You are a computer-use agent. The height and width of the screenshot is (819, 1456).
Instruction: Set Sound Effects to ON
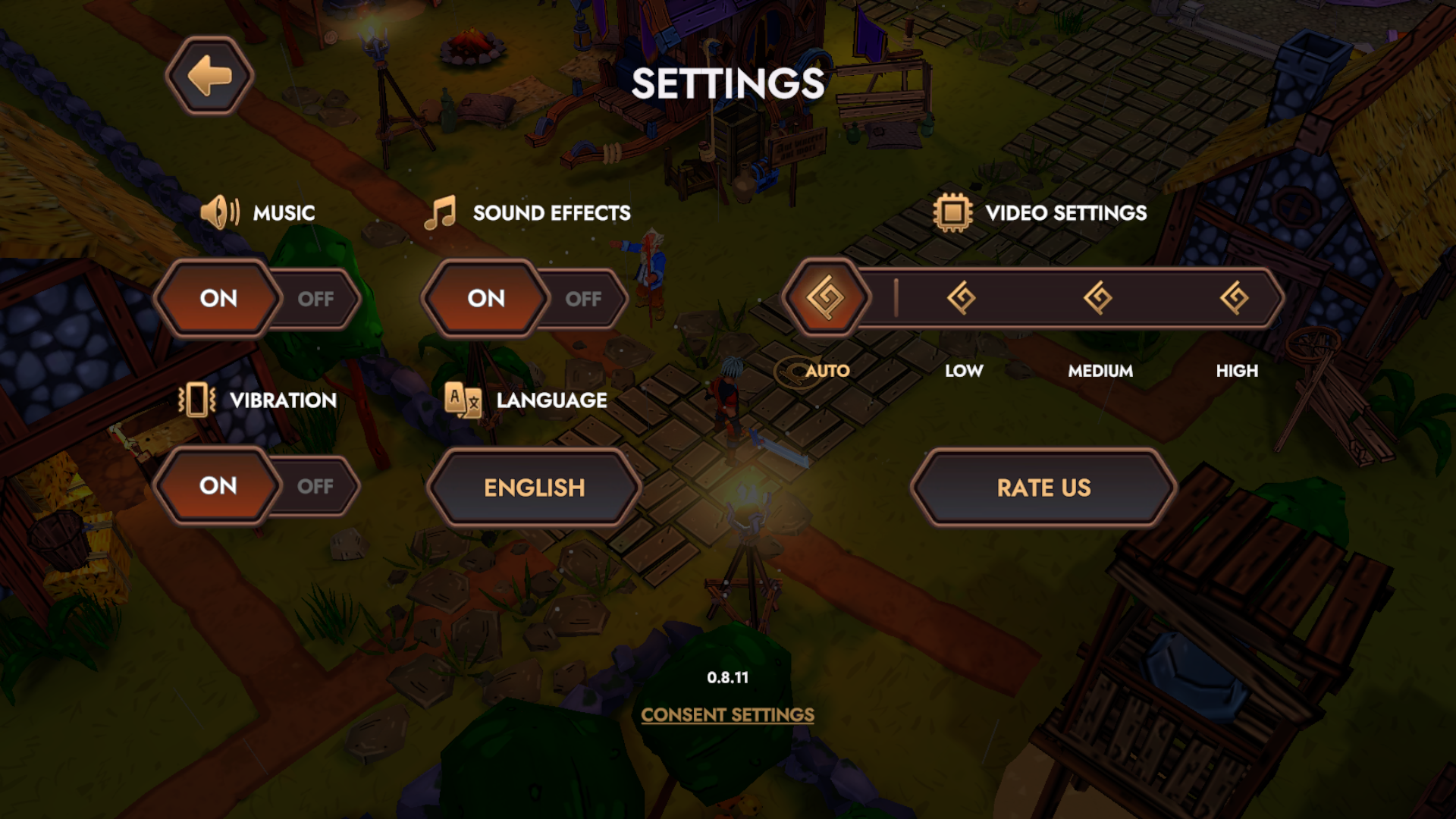(x=486, y=299)
